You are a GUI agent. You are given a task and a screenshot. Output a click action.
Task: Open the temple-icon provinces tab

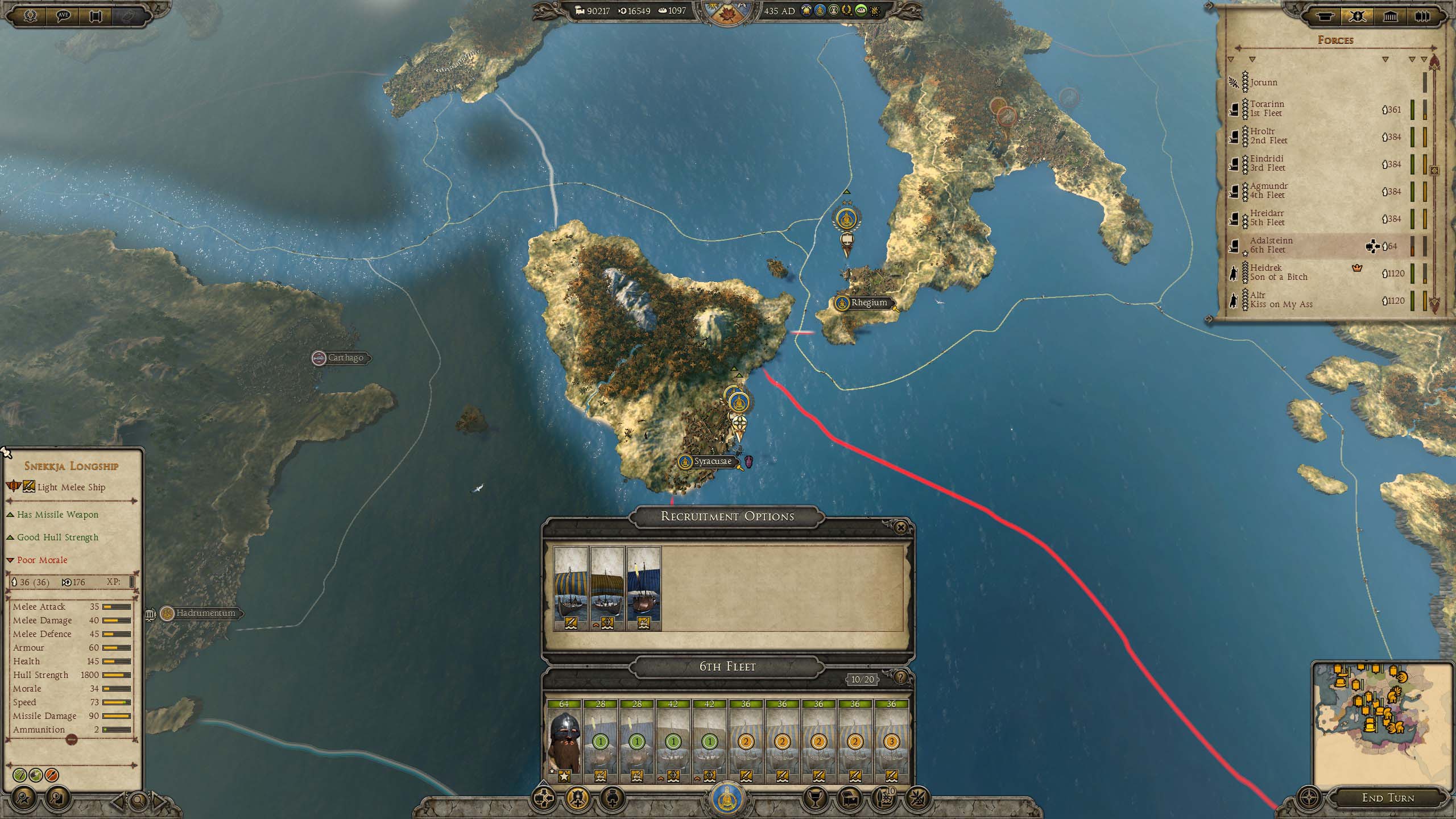tap(1390, 16)
